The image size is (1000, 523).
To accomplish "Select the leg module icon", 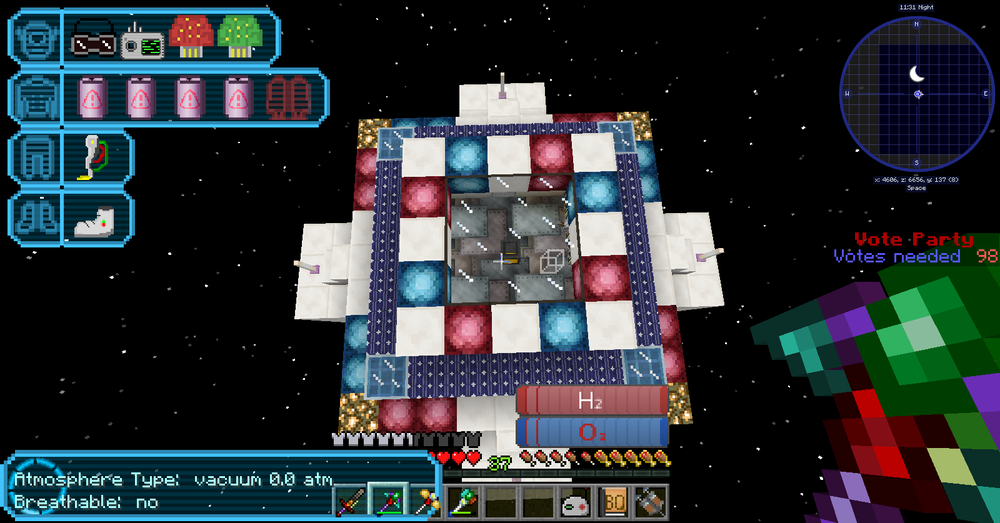I will tap(93, 158).
